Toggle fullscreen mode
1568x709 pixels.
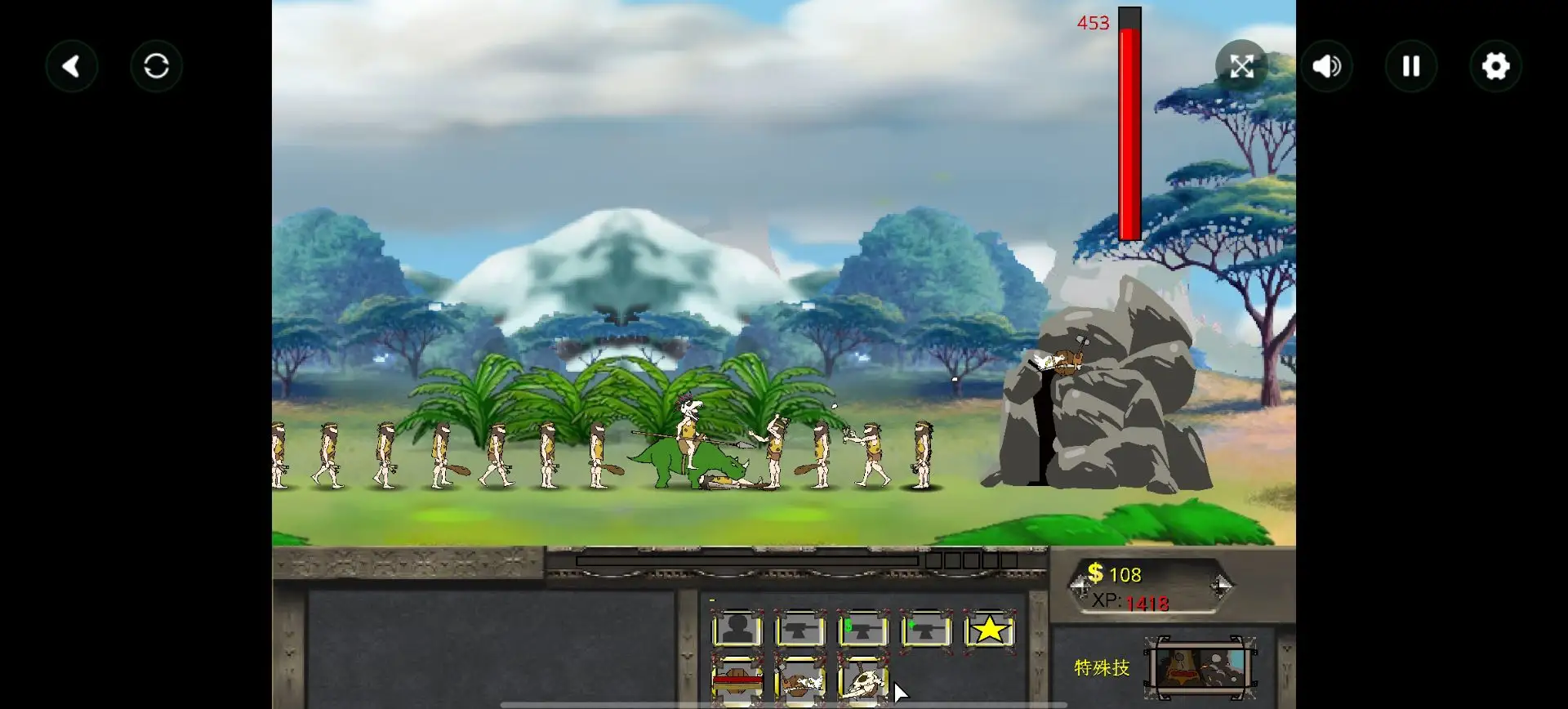[x=1241, y=66]
